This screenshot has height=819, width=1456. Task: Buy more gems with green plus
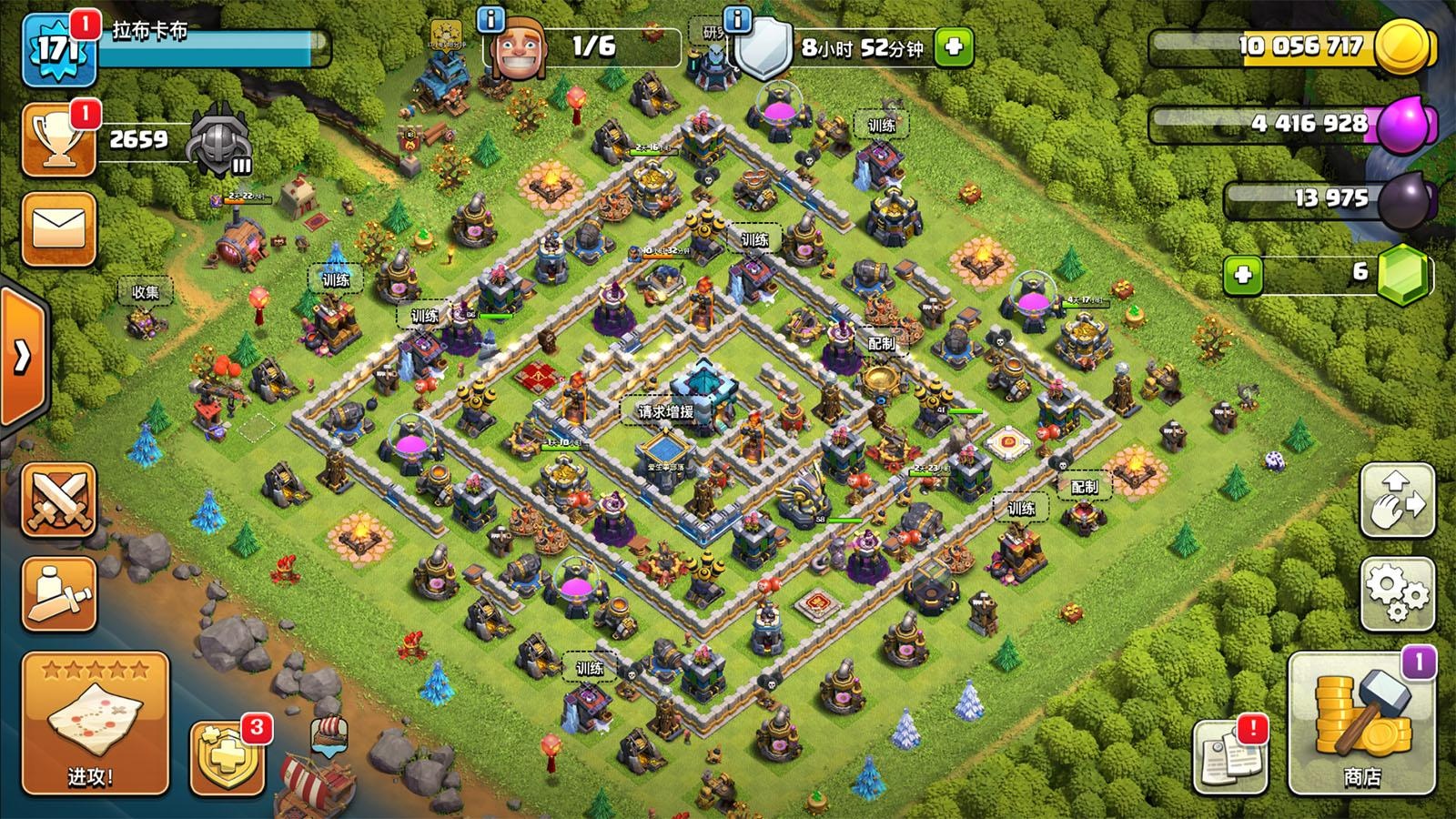point(1243,274)
